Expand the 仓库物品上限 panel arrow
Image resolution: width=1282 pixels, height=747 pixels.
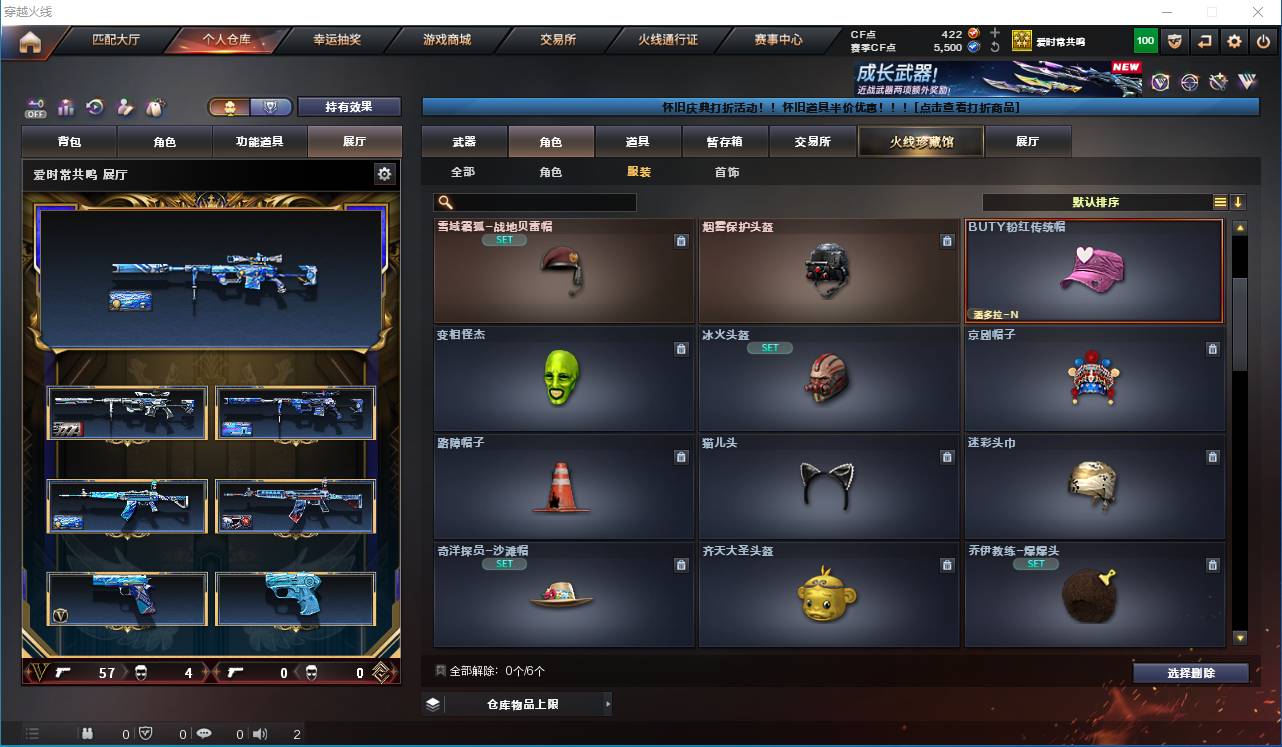[608, 703]
